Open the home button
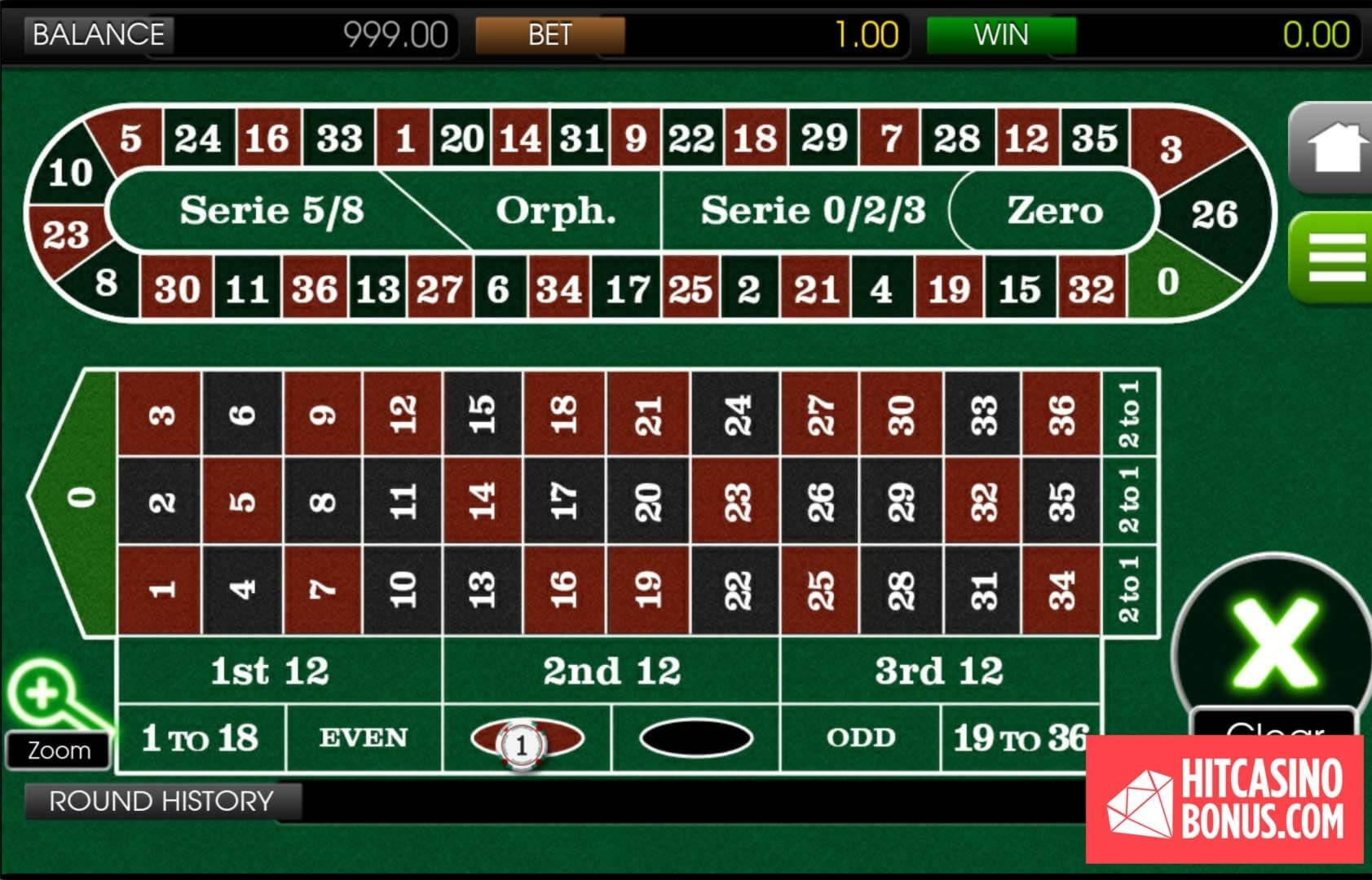The width and height of the screenshot is (1372, 880). point(1333,149)
